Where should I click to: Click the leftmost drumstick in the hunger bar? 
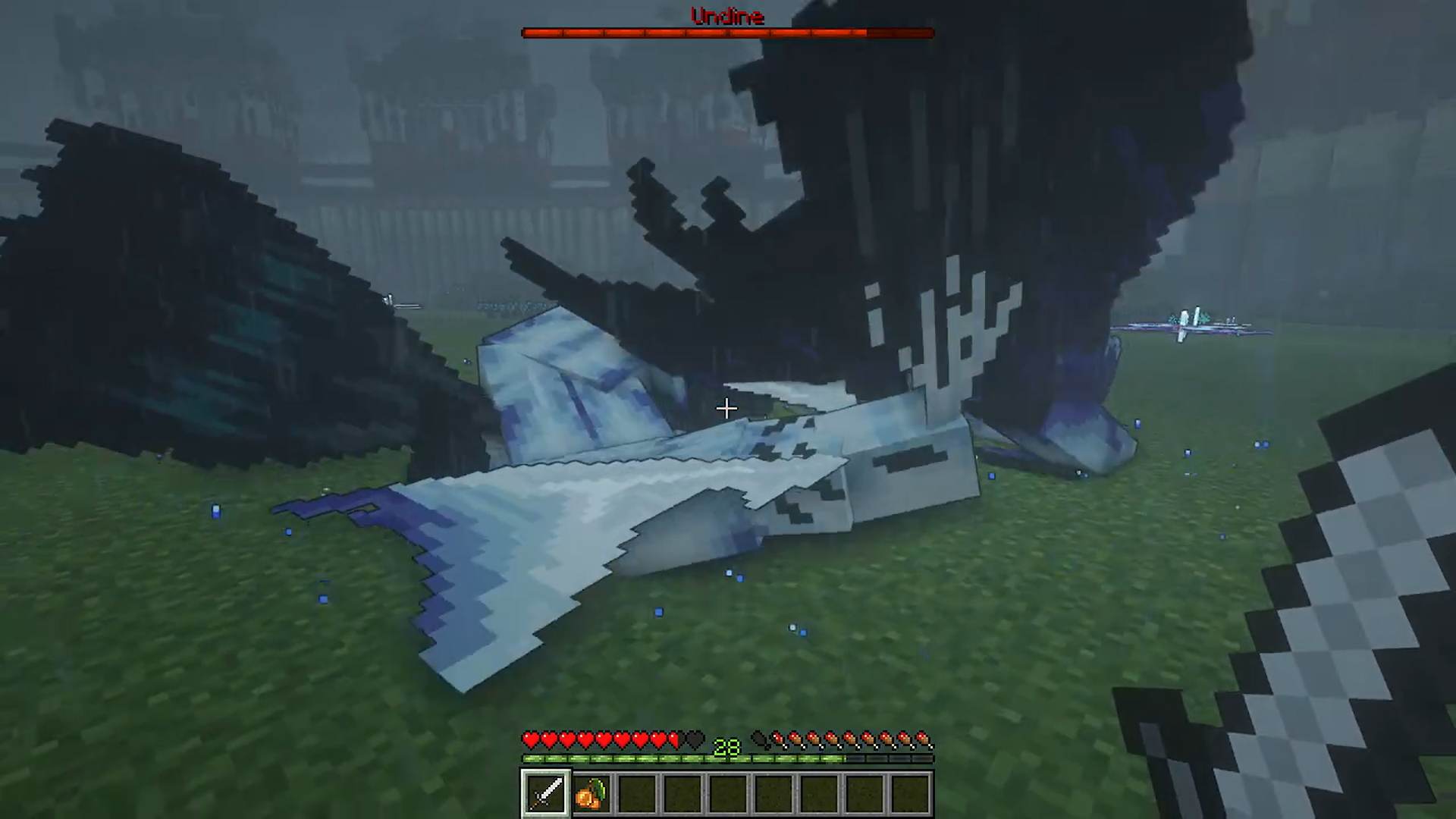(777, 739)
